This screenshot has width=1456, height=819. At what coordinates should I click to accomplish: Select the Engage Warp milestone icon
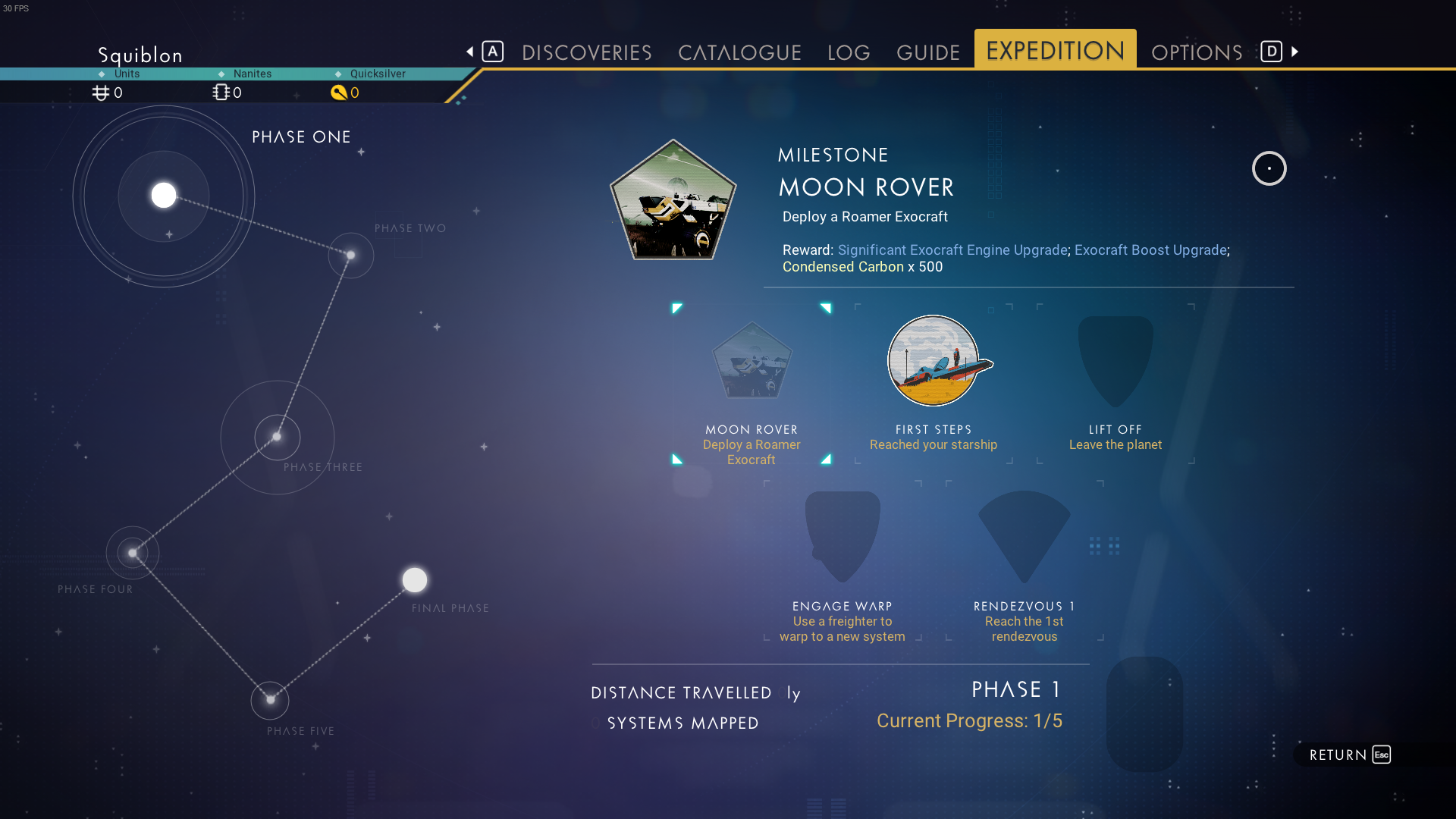[842, 536]
